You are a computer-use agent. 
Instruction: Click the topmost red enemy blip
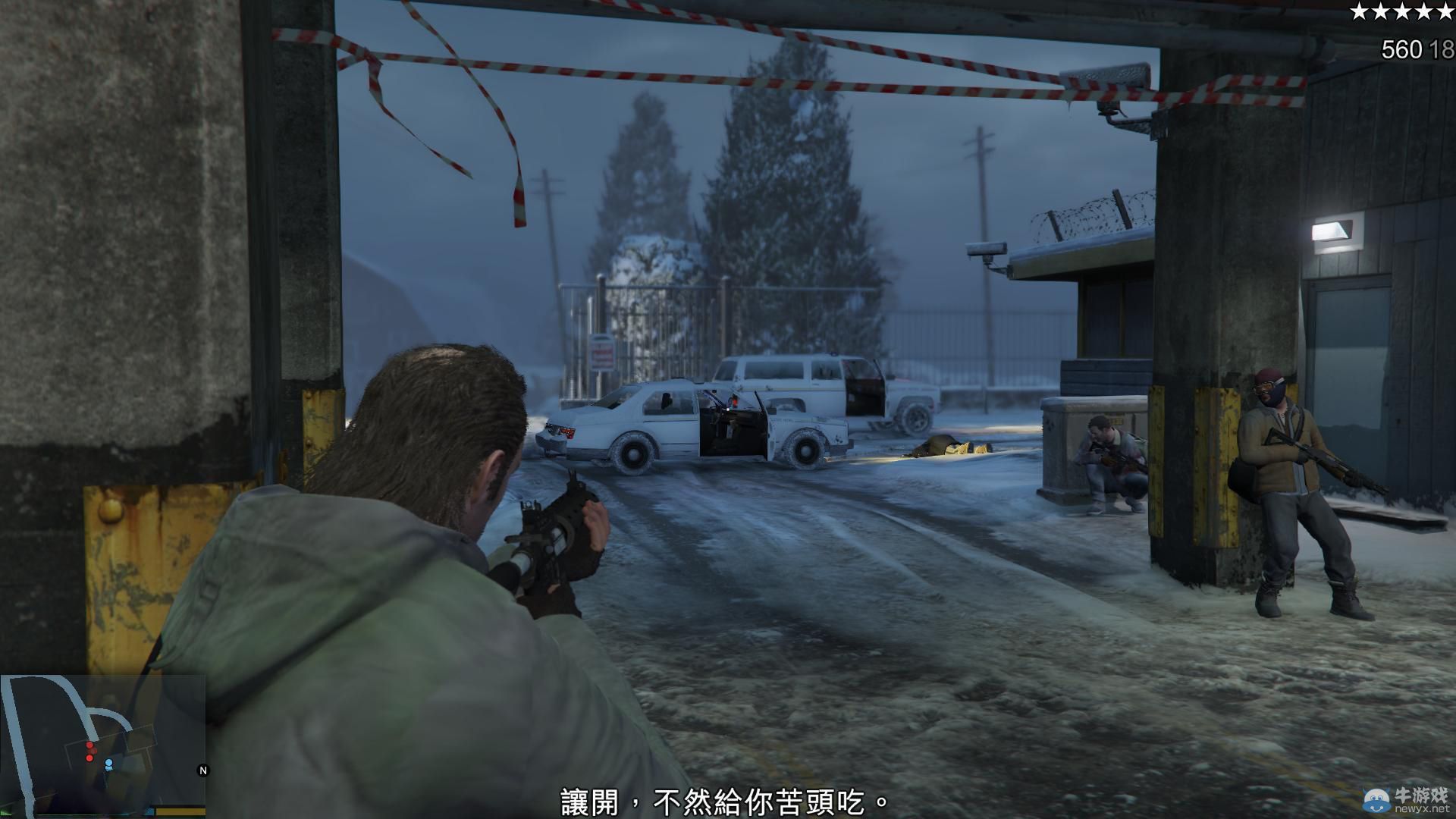(89, 745)
